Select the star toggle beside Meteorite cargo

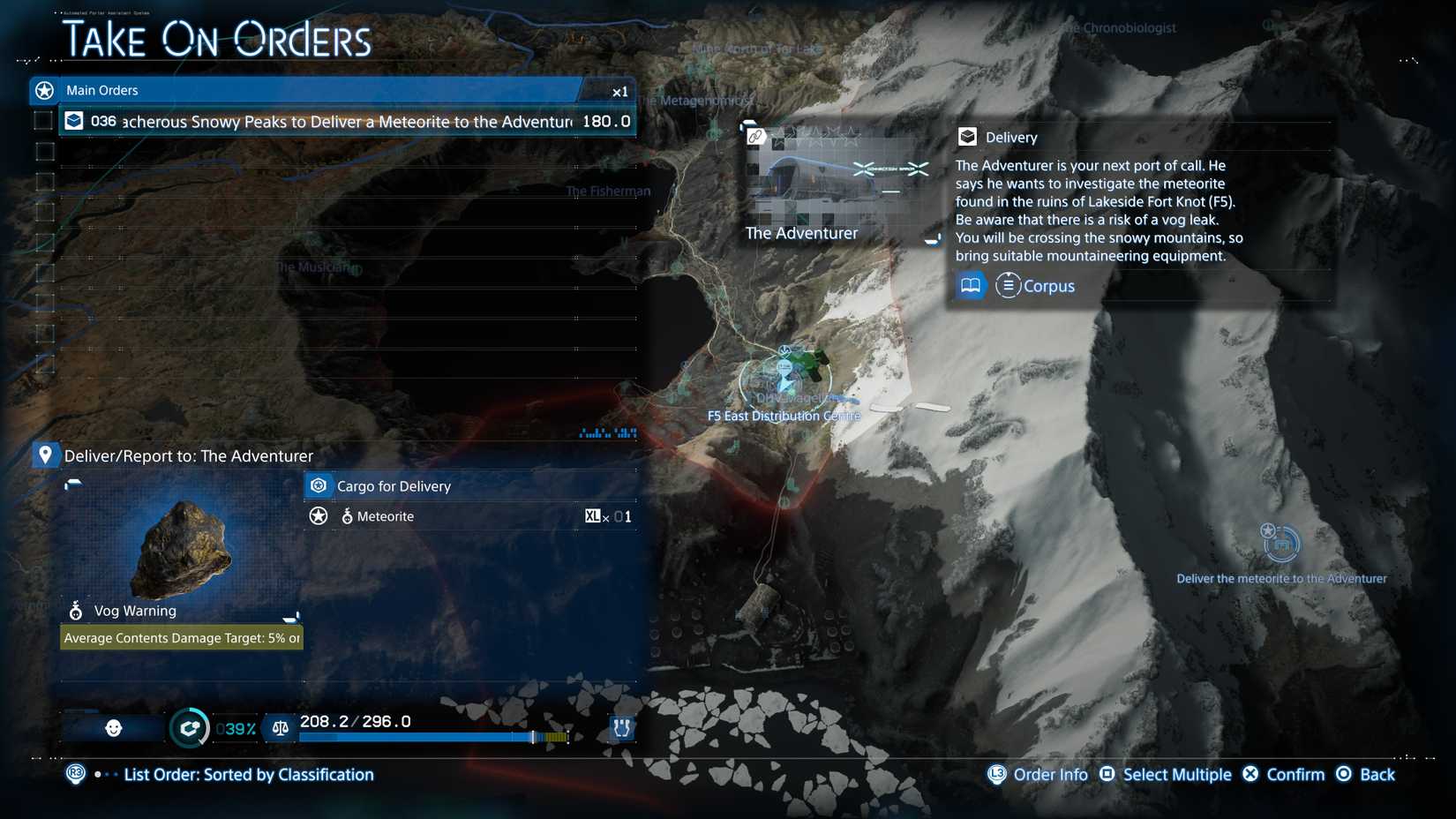318,516
